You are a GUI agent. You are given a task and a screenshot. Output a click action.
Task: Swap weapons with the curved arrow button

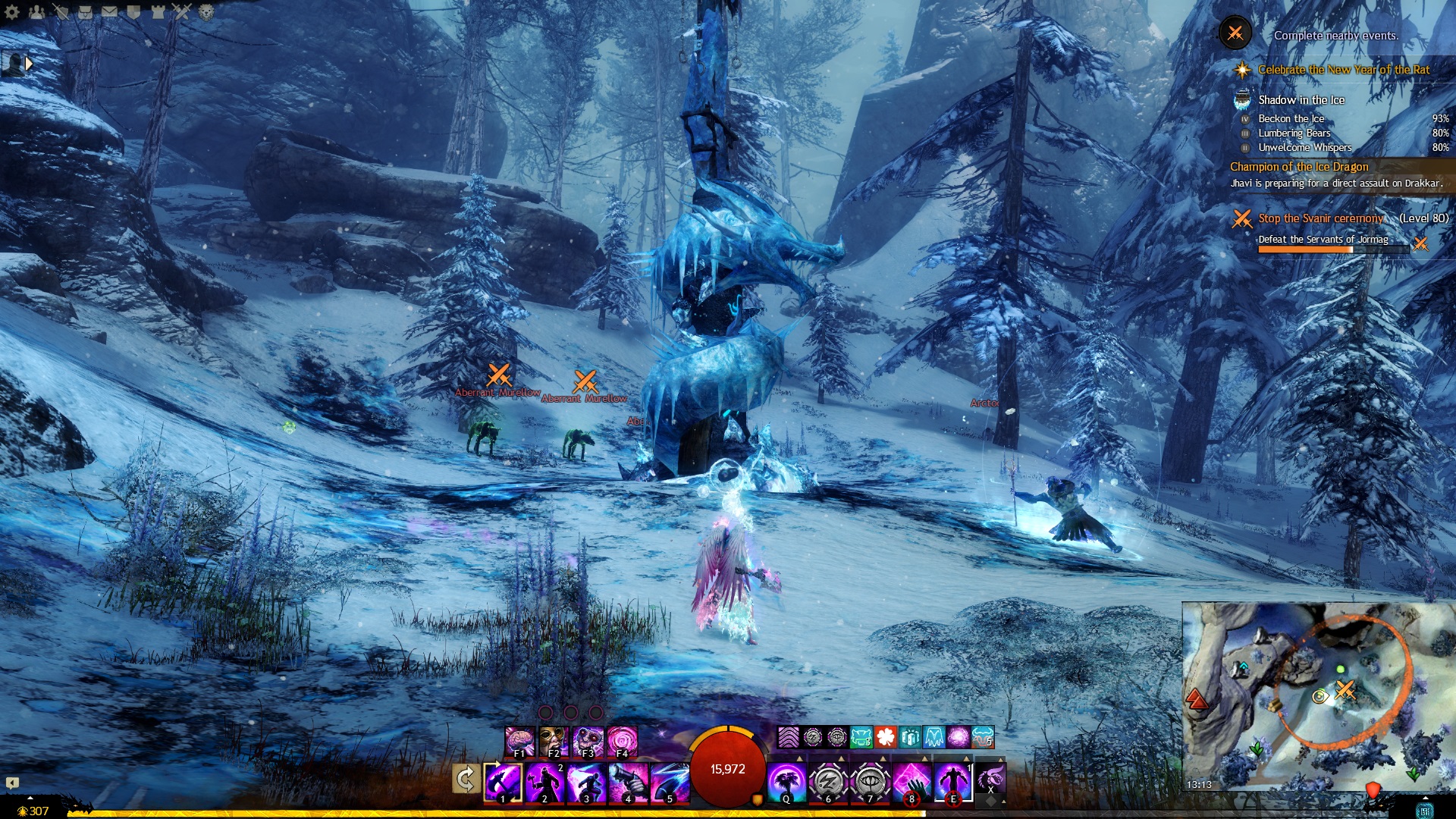click(466, 779)
